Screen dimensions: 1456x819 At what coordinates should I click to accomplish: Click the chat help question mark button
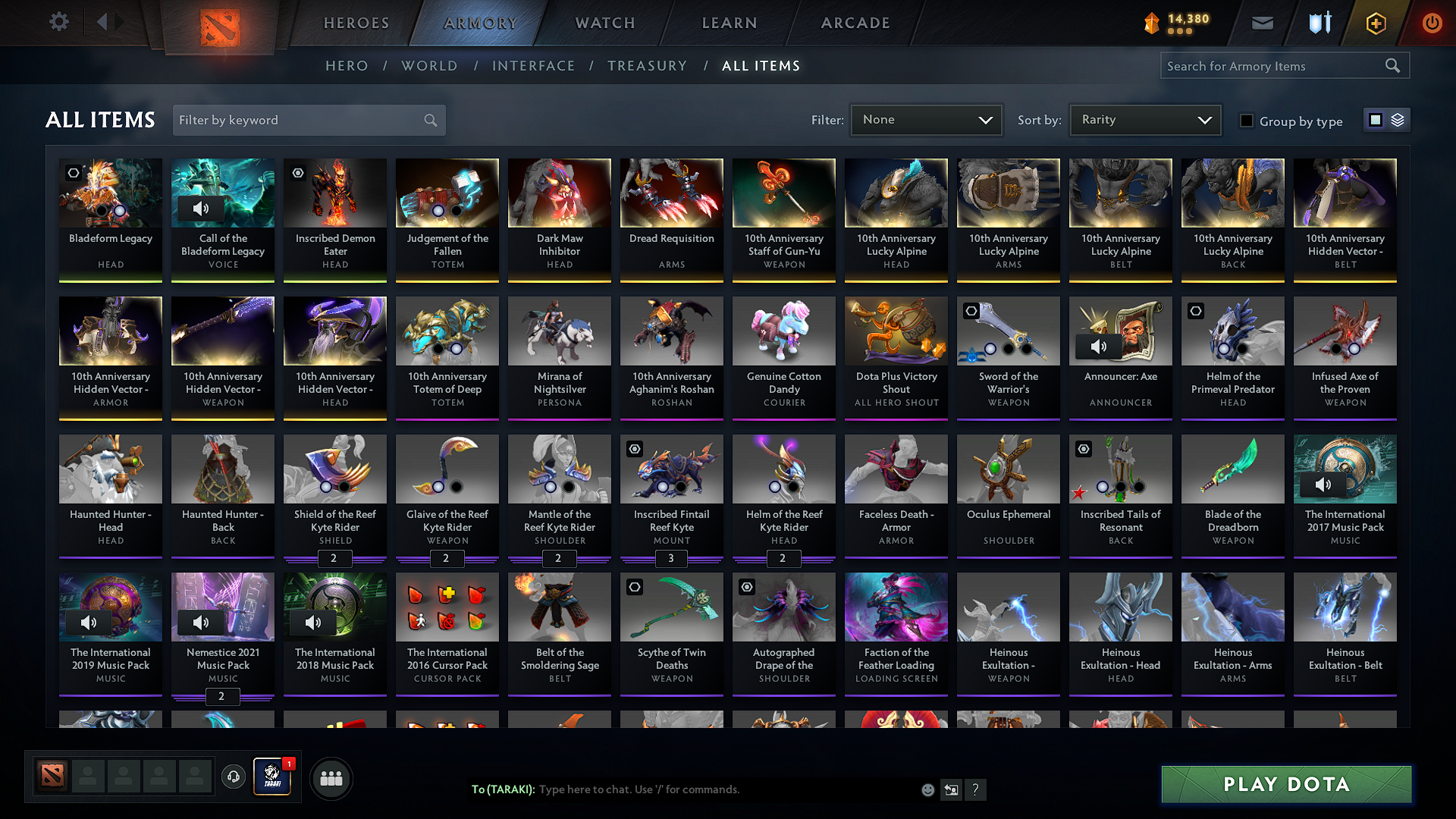976,789
